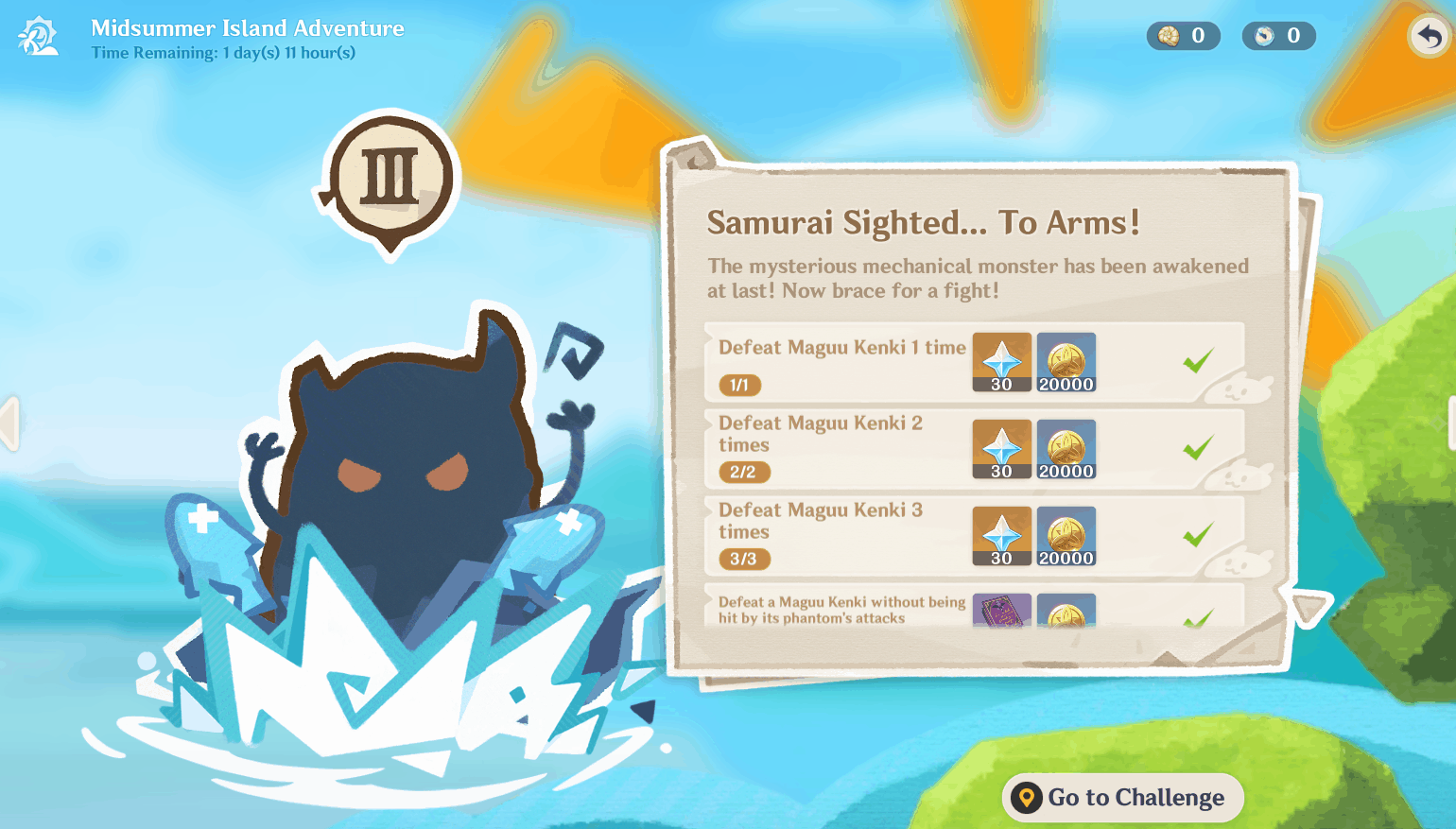Click the Midsummer Island Adventure event logo
Screen dimensions: 1456x829
tap(36, 36)
